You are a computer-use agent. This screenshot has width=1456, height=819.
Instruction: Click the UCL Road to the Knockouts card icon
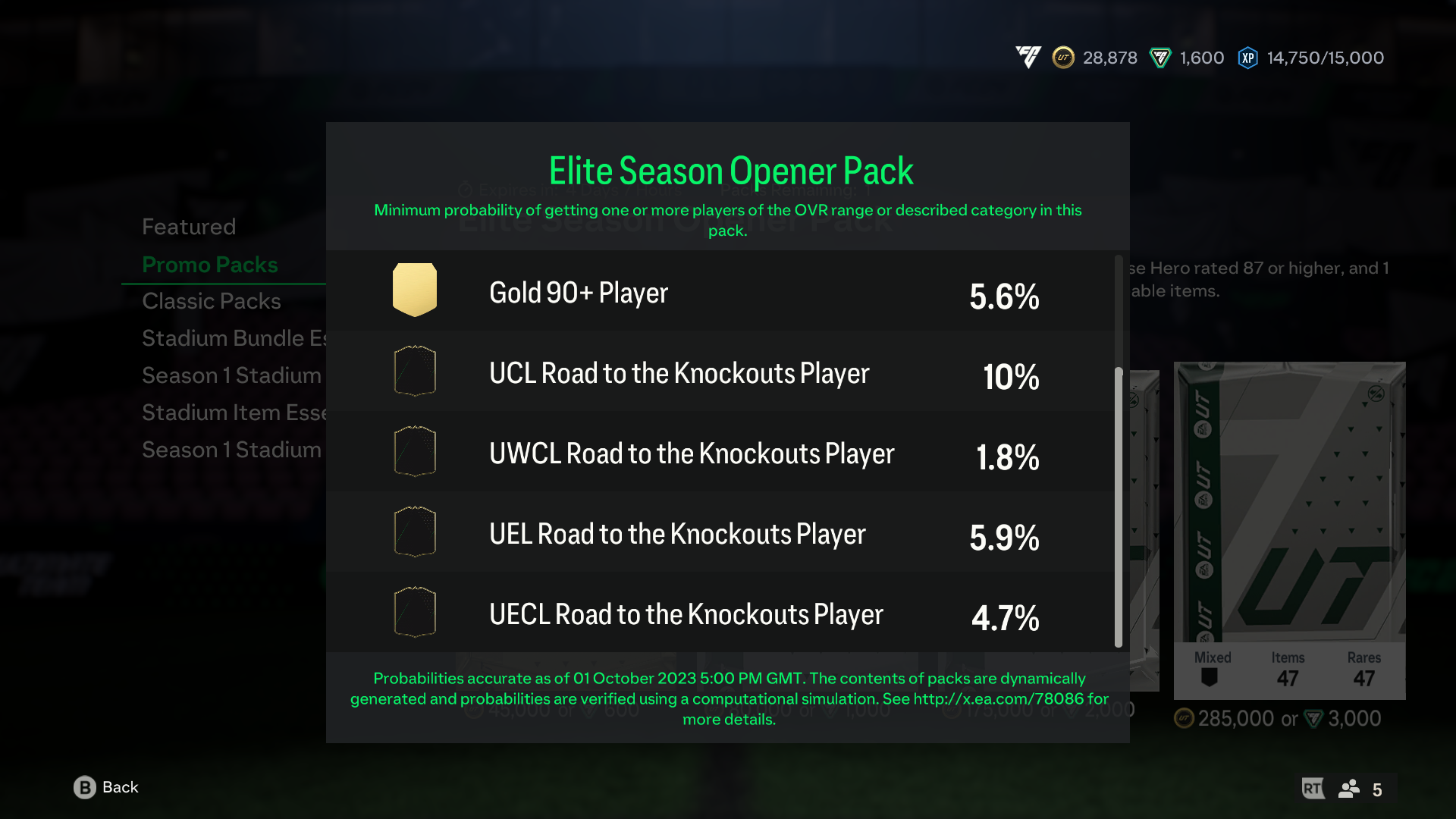coord(414,371)
